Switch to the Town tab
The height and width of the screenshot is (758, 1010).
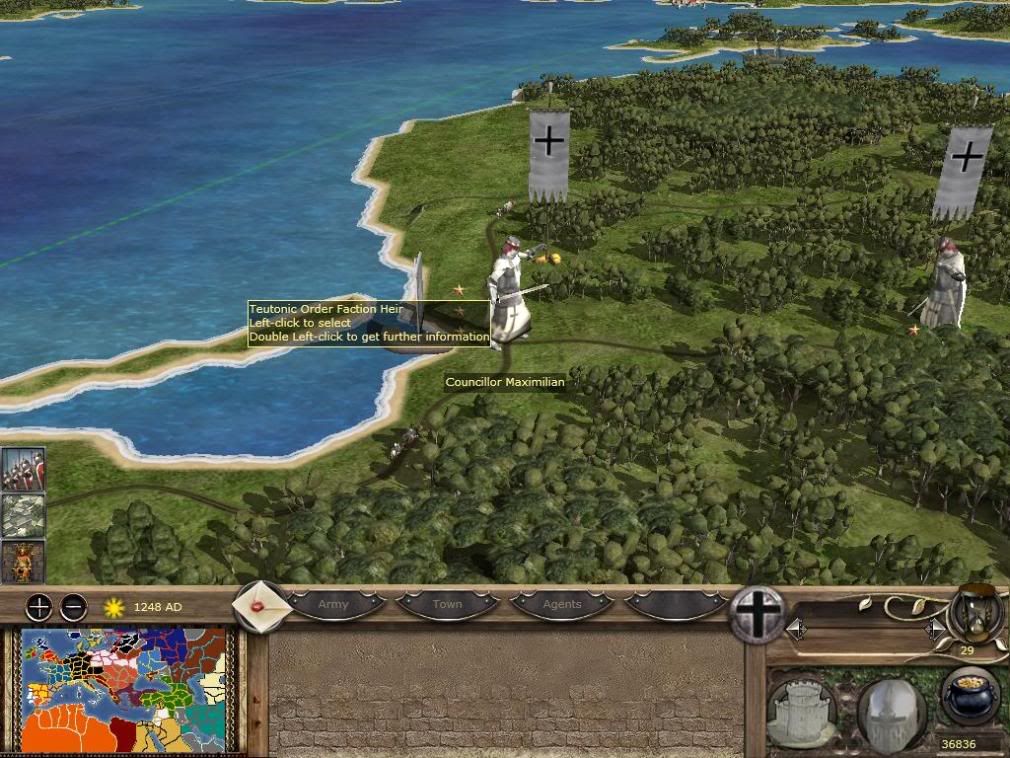click(x=447, y=605)
